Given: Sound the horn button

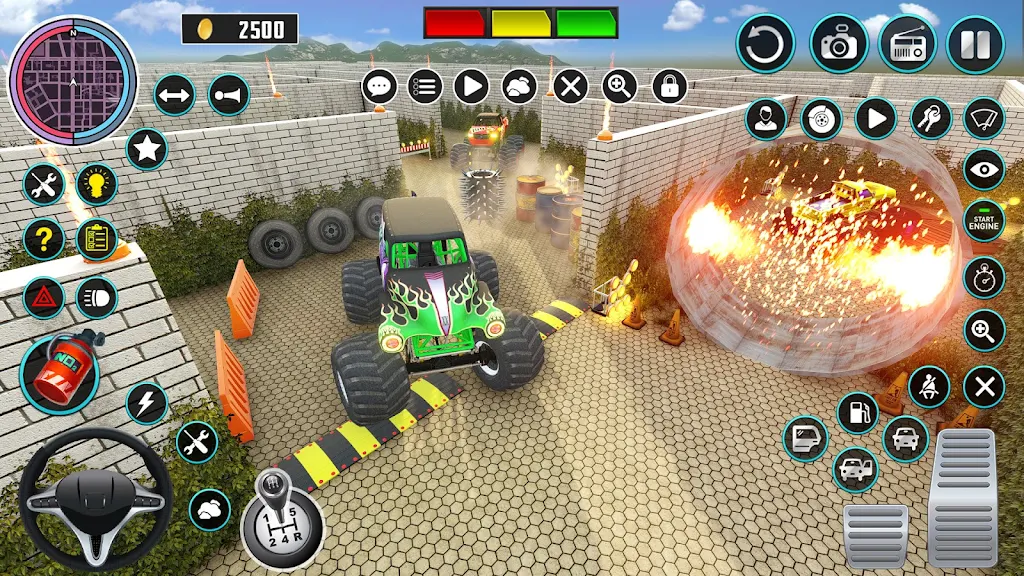Looking at the screenshot, I should (229, 95).
